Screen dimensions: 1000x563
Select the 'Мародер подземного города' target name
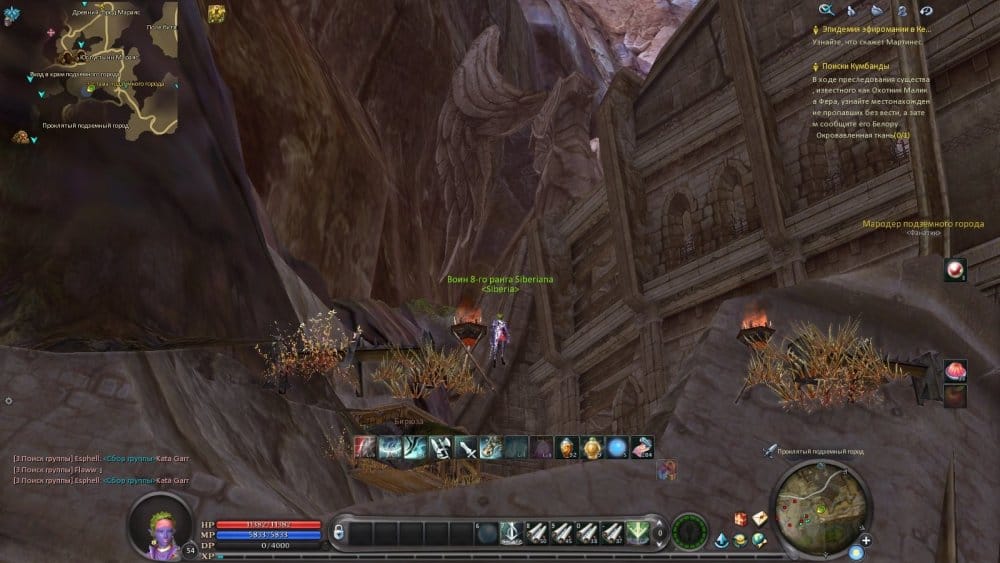point(923,223)
